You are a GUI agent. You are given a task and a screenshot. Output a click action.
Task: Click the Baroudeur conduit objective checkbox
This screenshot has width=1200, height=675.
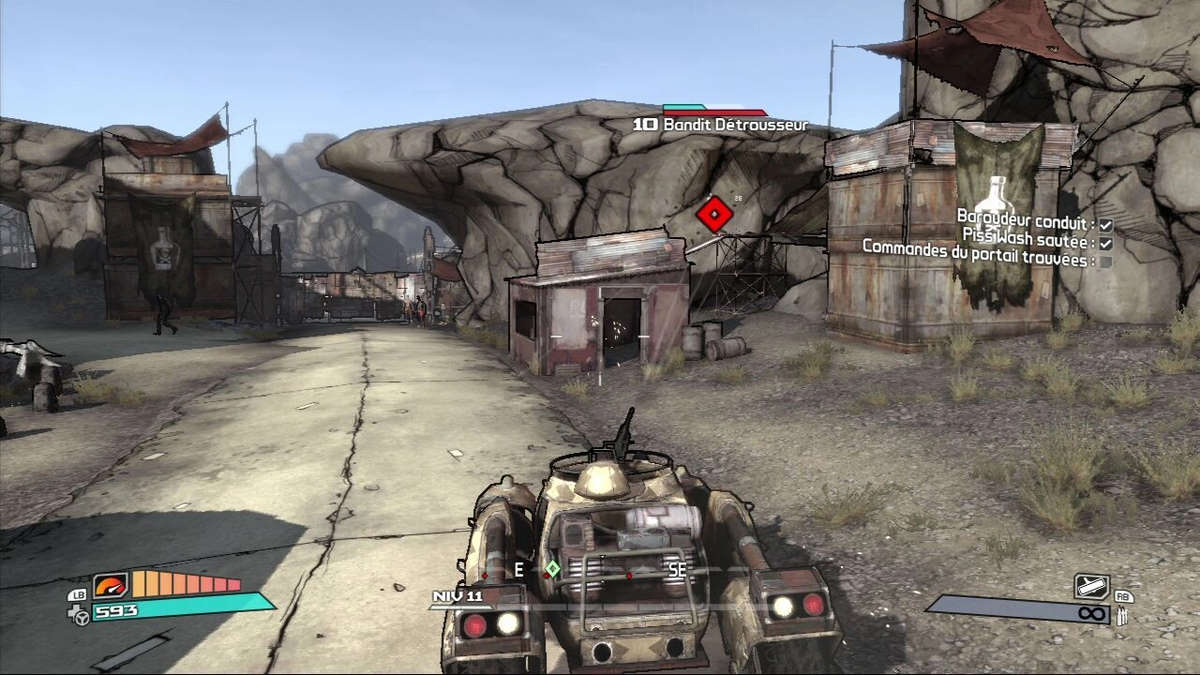click(1106, 225)
